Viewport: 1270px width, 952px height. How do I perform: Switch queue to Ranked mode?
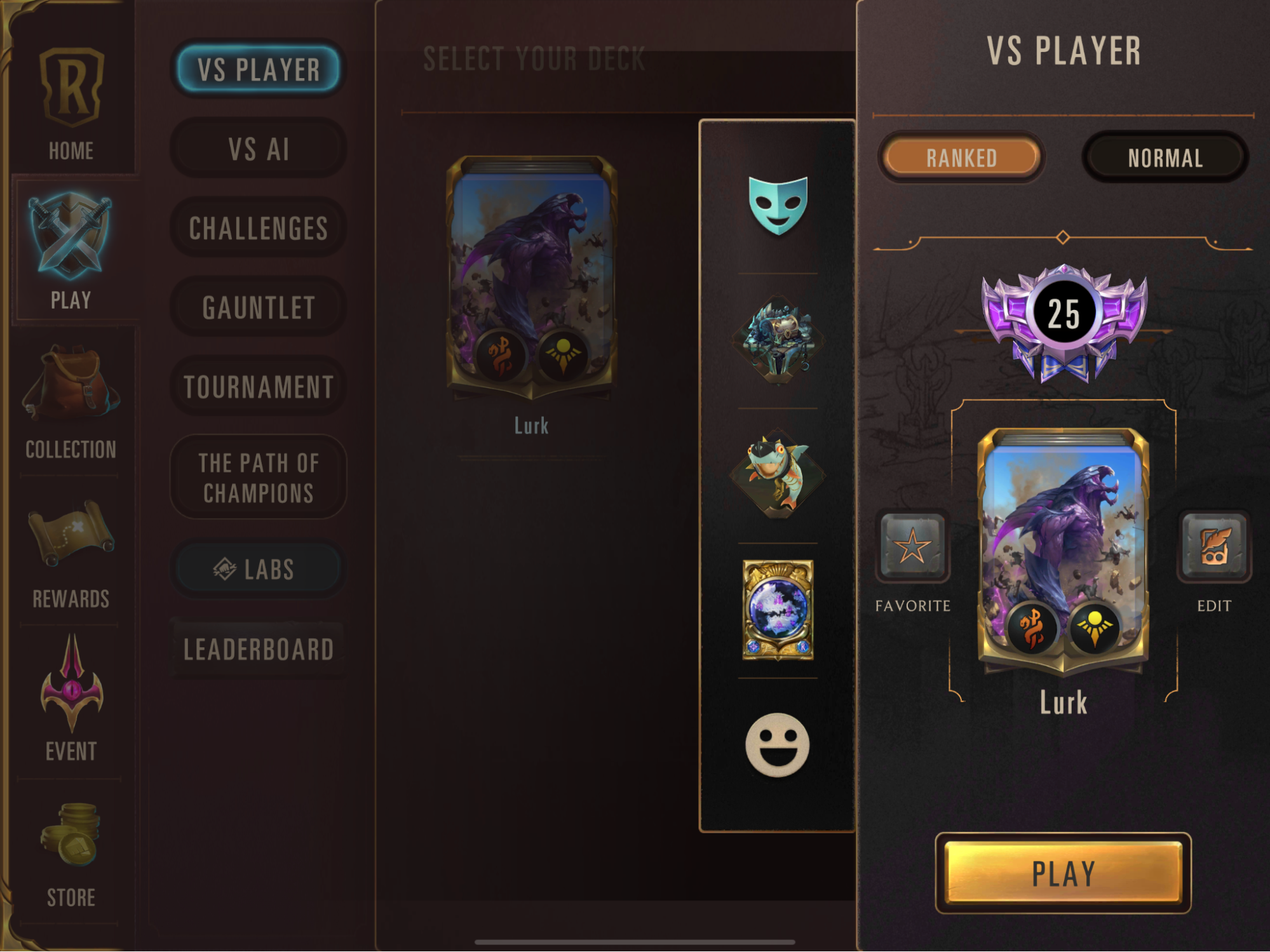[x=961, y=158]
